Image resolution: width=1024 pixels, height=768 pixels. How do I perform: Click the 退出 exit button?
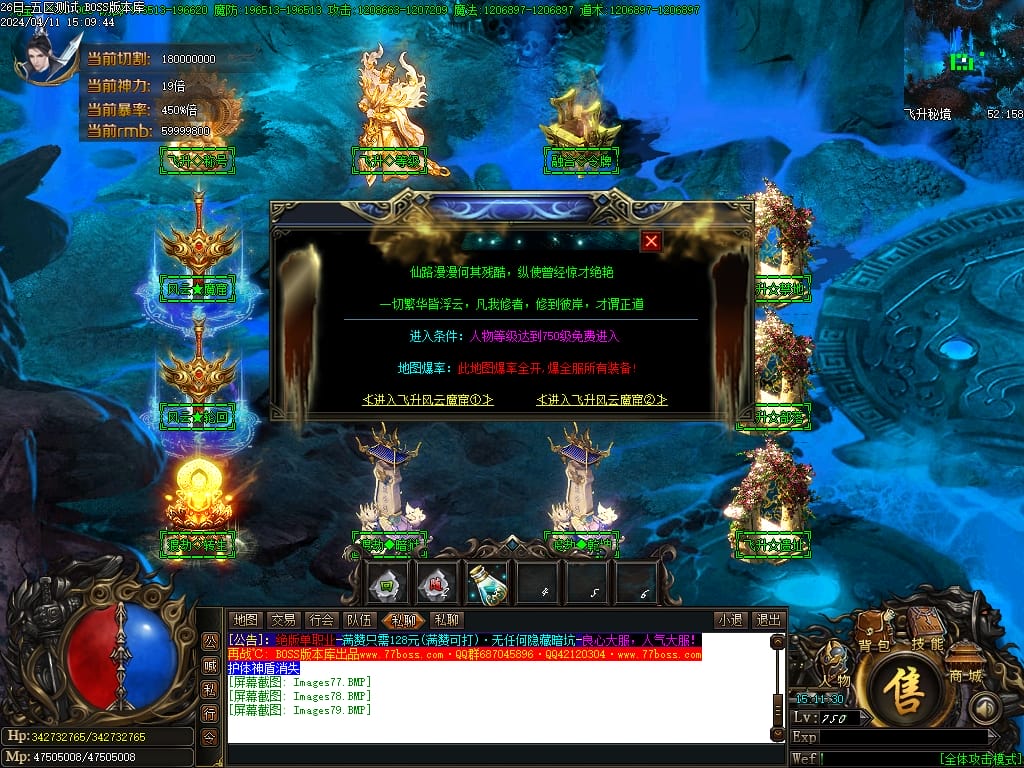point(767,620)
